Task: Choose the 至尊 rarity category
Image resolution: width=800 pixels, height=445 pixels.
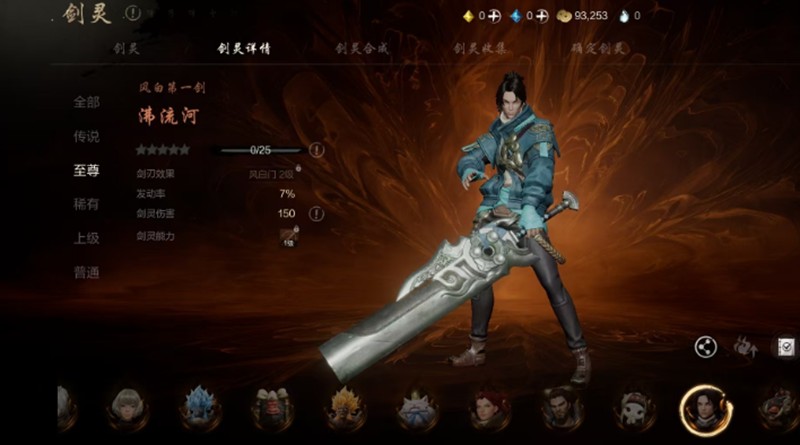Action: coord(86,170)
